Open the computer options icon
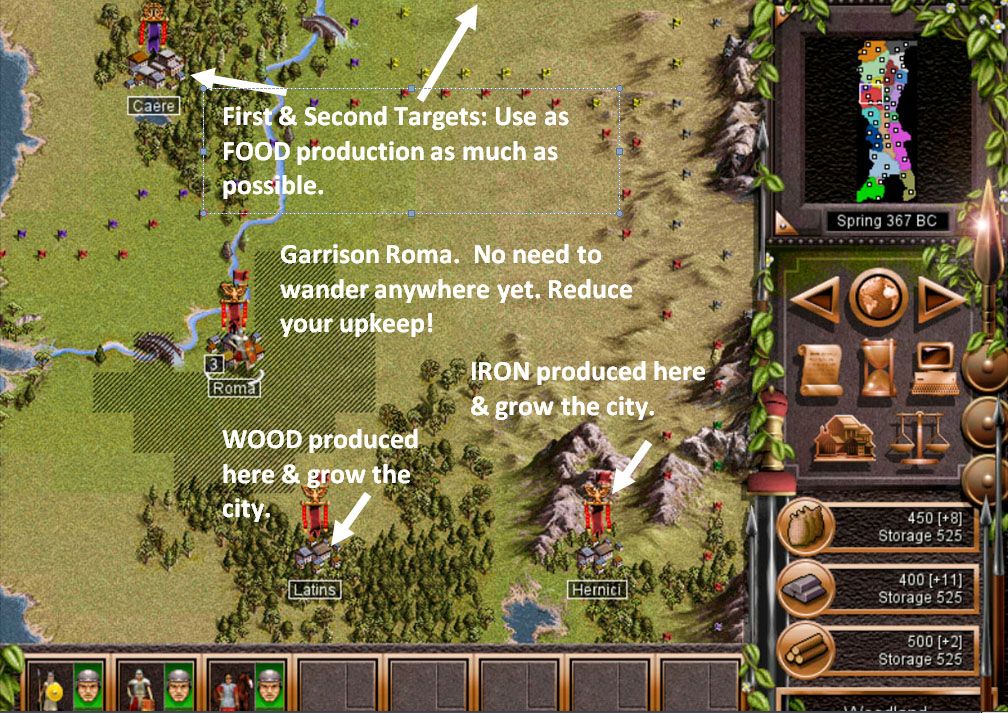This screenshot has width=1008, height=713. tap(934, 367)
